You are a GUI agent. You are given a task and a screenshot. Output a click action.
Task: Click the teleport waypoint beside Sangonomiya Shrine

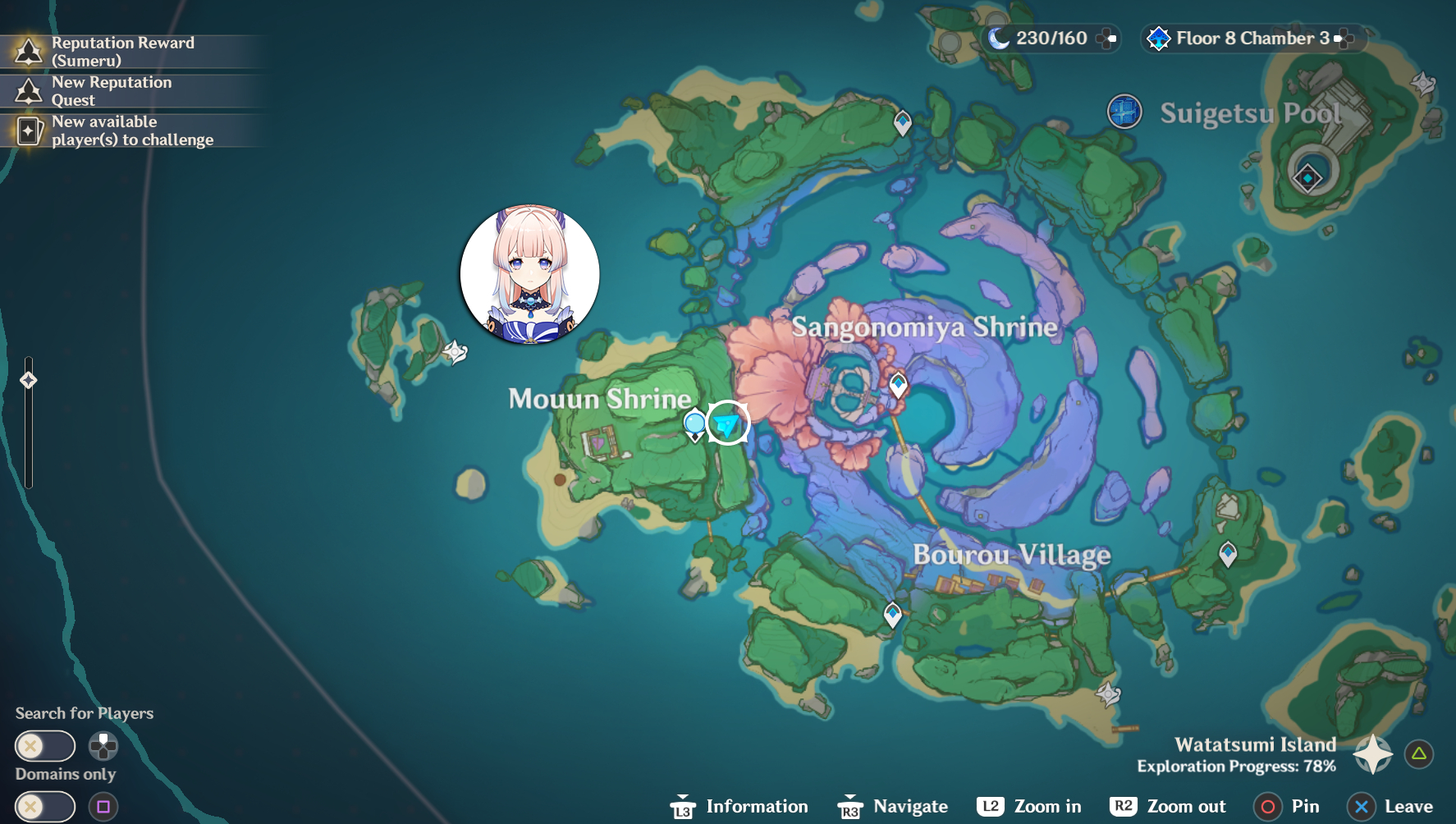pyautogui.click(x=898, y=382)
